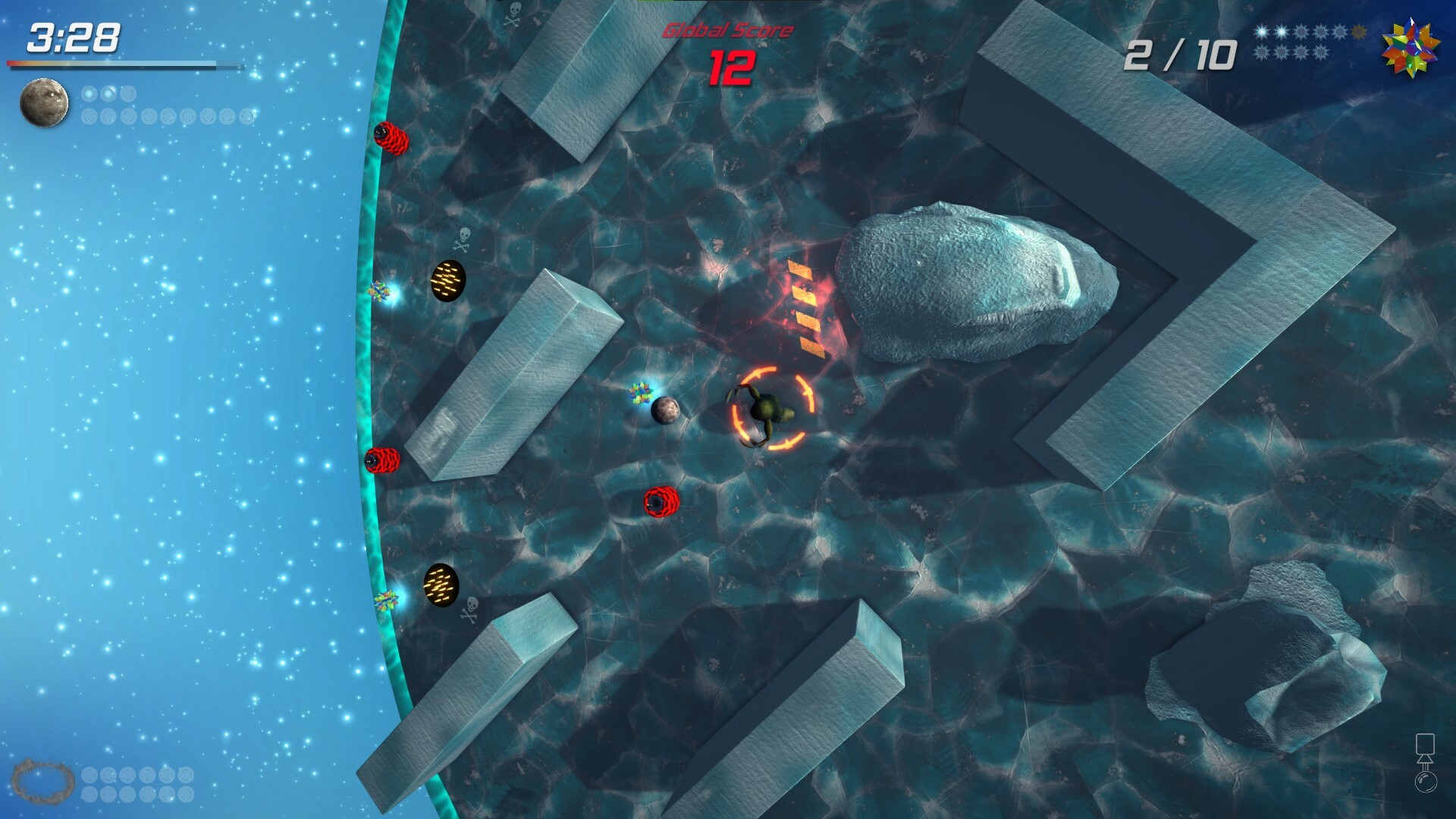This screenshot has width=1456, height=819.
Task: Toggle the first lit blue orb indicator
Action: (88, 93)
